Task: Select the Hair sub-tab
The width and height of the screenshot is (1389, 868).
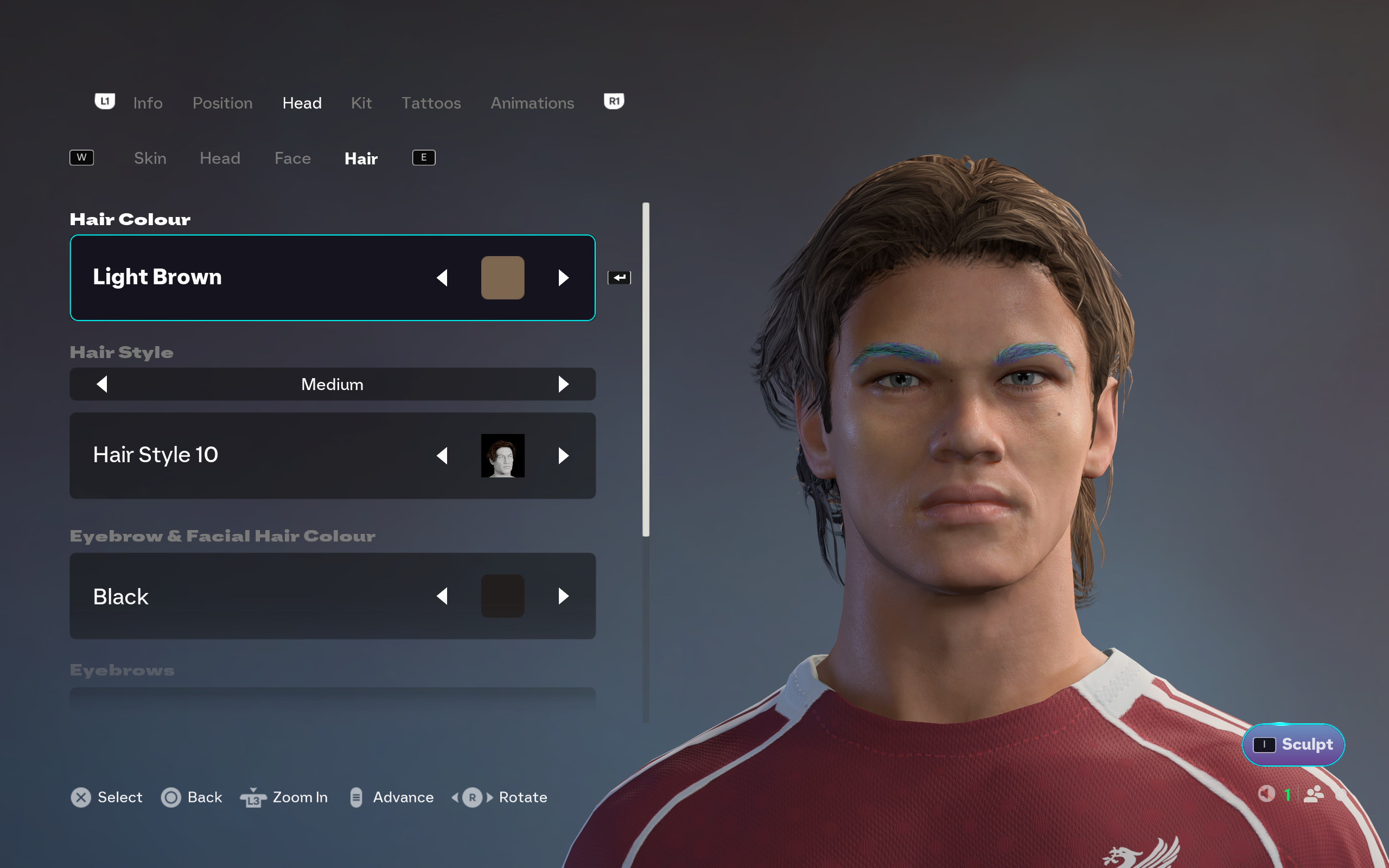Action: point(360,158)
